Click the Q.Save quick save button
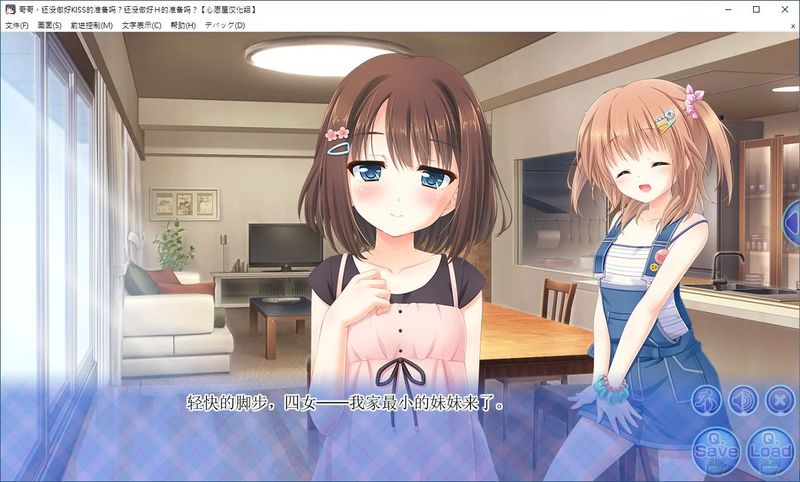Screen dimensions: 800x482 tap(716, 449)
